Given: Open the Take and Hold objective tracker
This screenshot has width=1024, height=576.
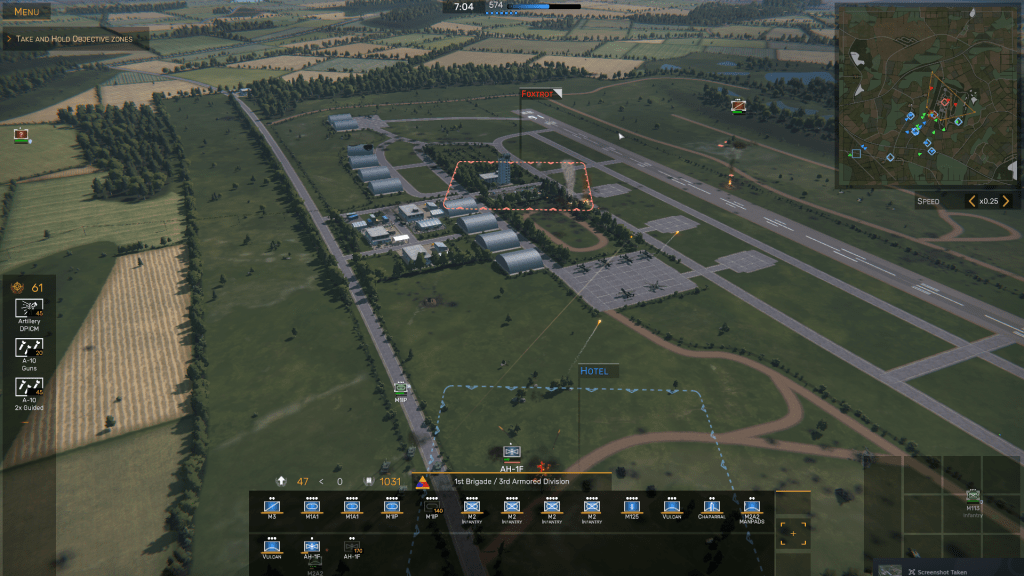Looking at the screenshot, I should click(75, 39).
